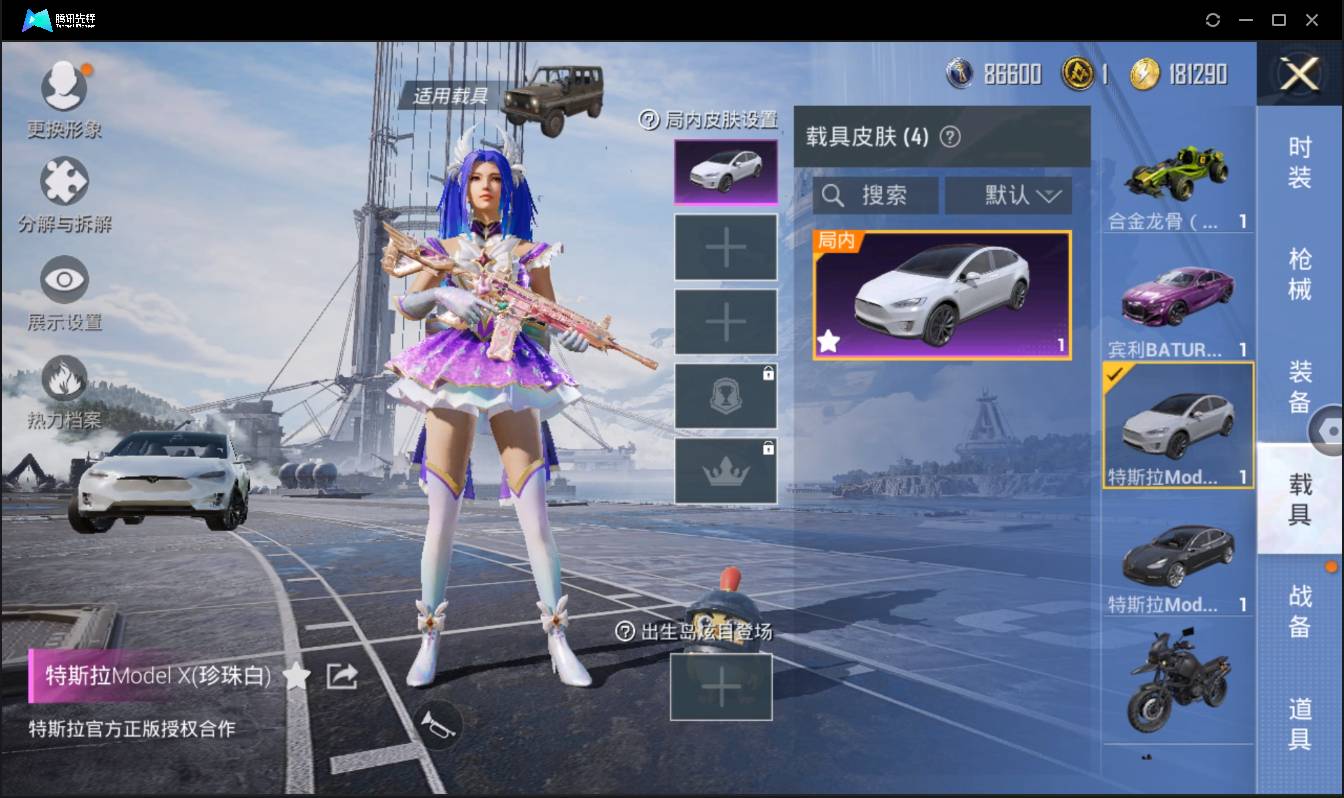Image resolution: width=1344 pixels, height=798 pixels.
Task: Click the 搜索 search box
Action: [876, 195]
